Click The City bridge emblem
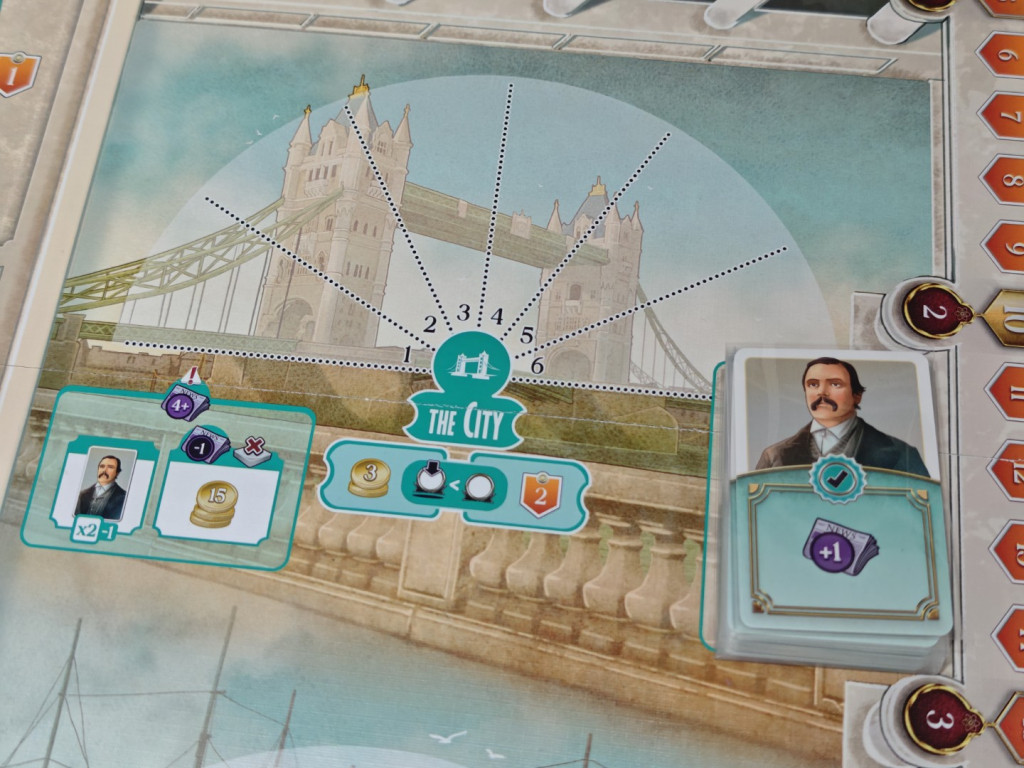The width and height of the screenshot is (1024, 768). coord(475,364)
